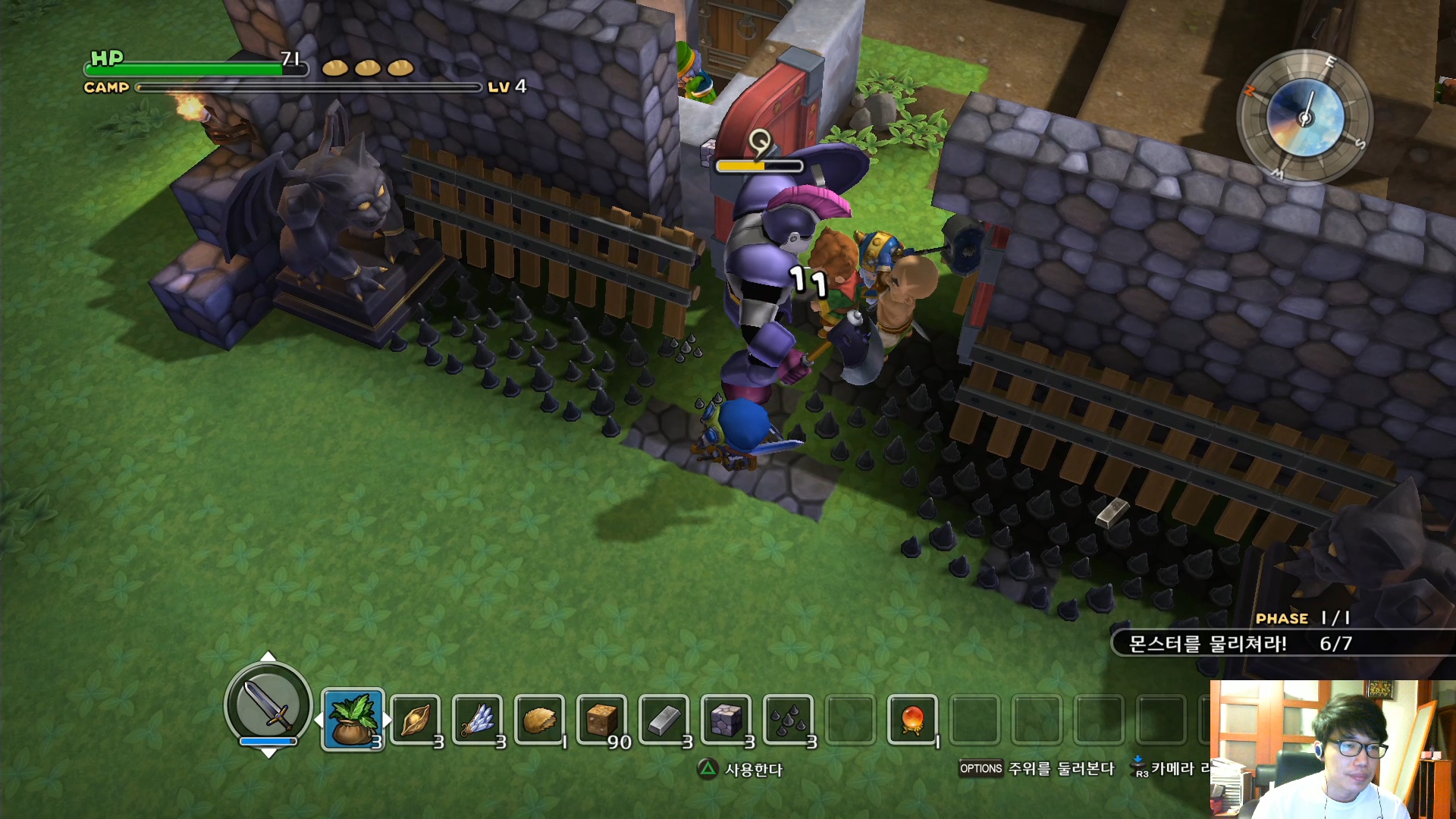Click the equipped sword weapon icon
1456x819 pixels.
(x=268, y=704)
